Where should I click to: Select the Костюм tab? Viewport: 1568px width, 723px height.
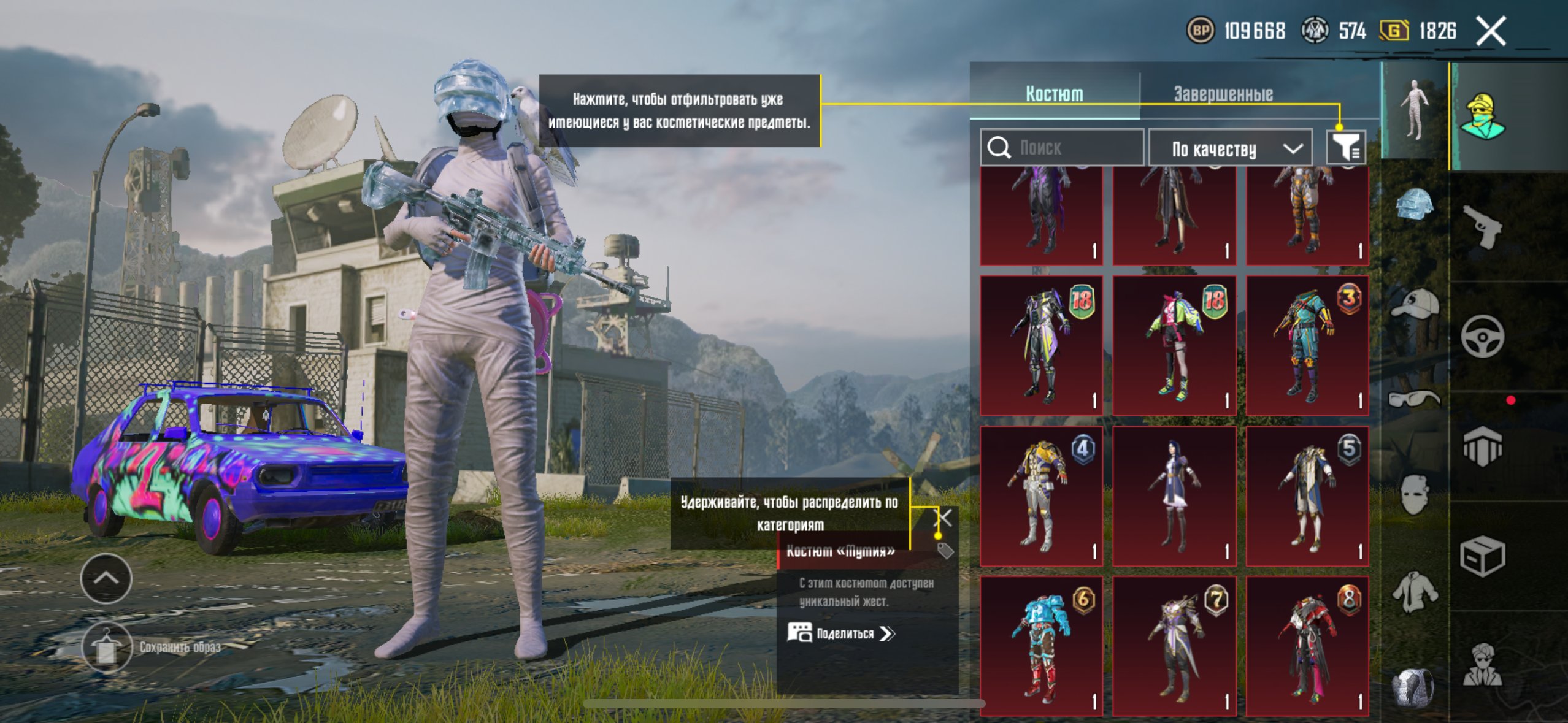click(x=1054, y=94)
